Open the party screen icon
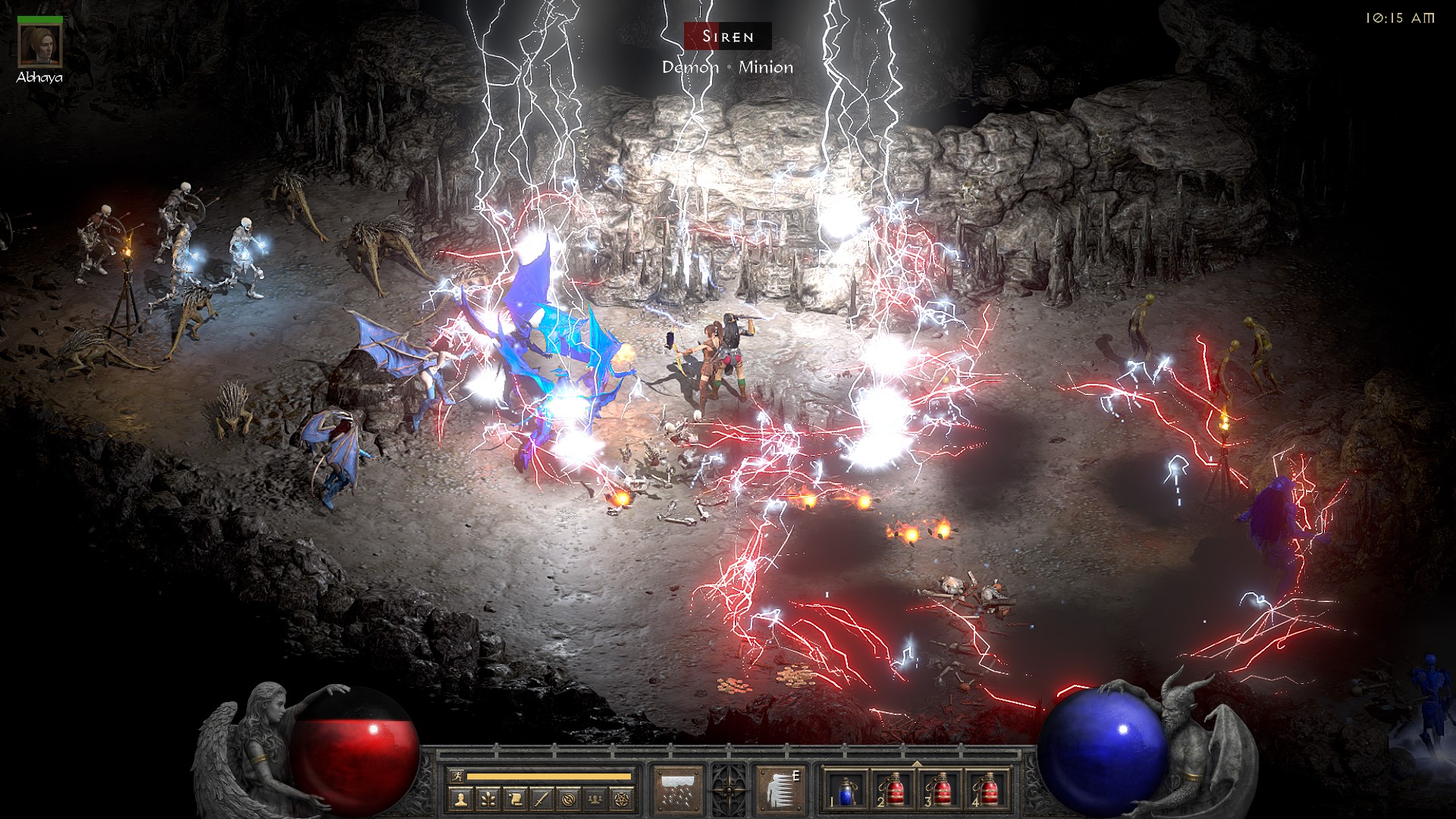1456x819 pixels. pos(595,798)
